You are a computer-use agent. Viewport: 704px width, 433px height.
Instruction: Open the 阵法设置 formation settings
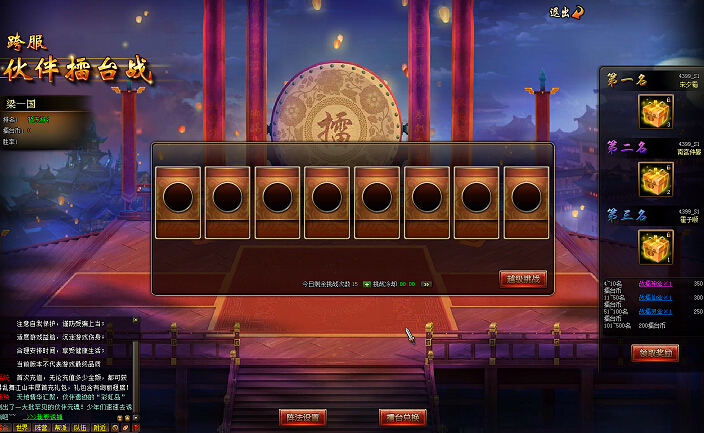tap(302, 417)
